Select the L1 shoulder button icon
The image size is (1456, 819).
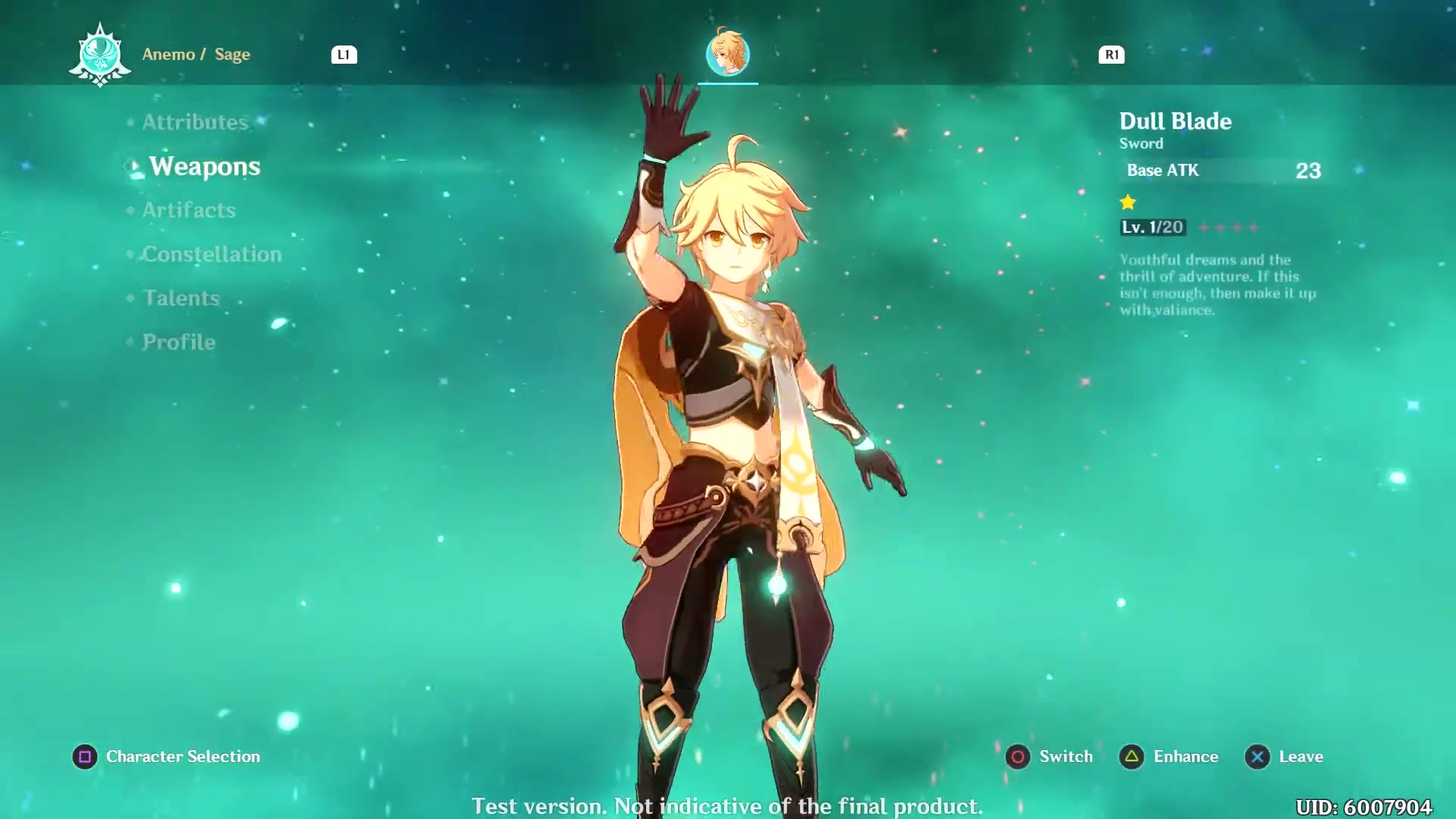click(x=345, y=54)
